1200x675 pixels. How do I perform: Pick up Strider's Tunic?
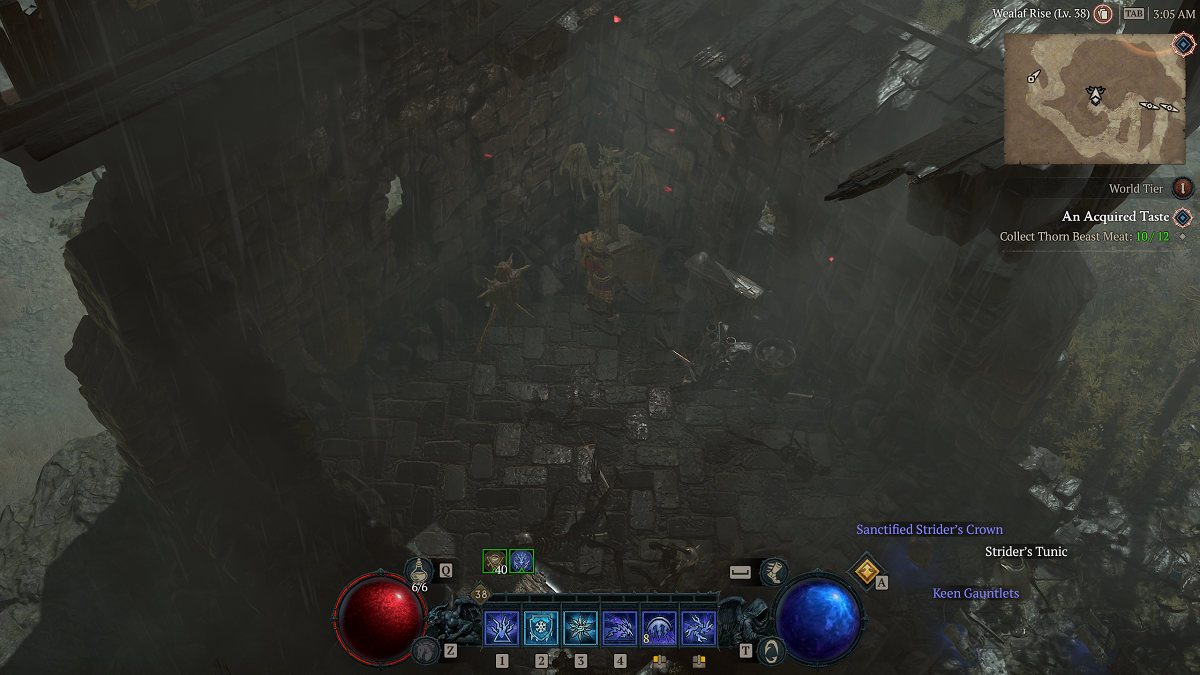click(1026, 552)
